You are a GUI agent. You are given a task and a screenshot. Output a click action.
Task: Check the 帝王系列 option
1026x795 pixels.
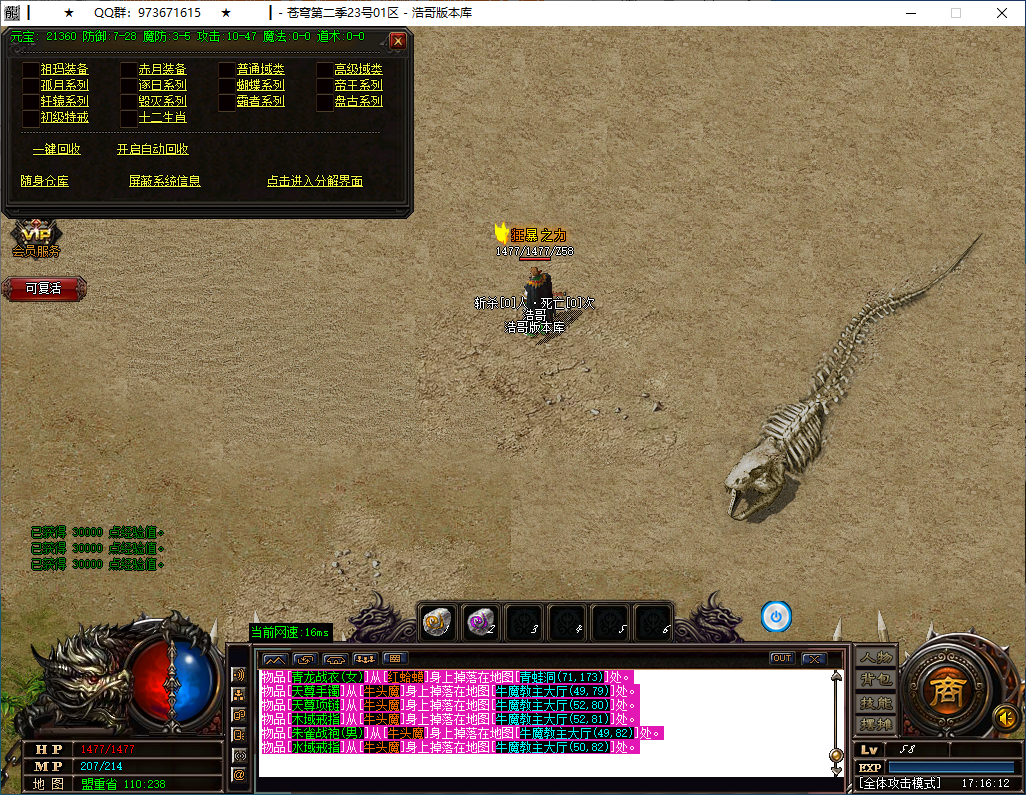[x=326, y=86]
